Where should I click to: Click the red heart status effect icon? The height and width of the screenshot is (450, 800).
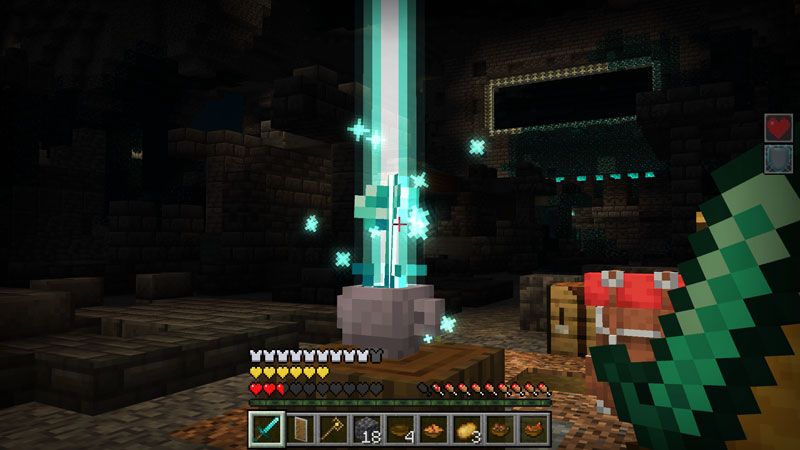click(778, 127)
